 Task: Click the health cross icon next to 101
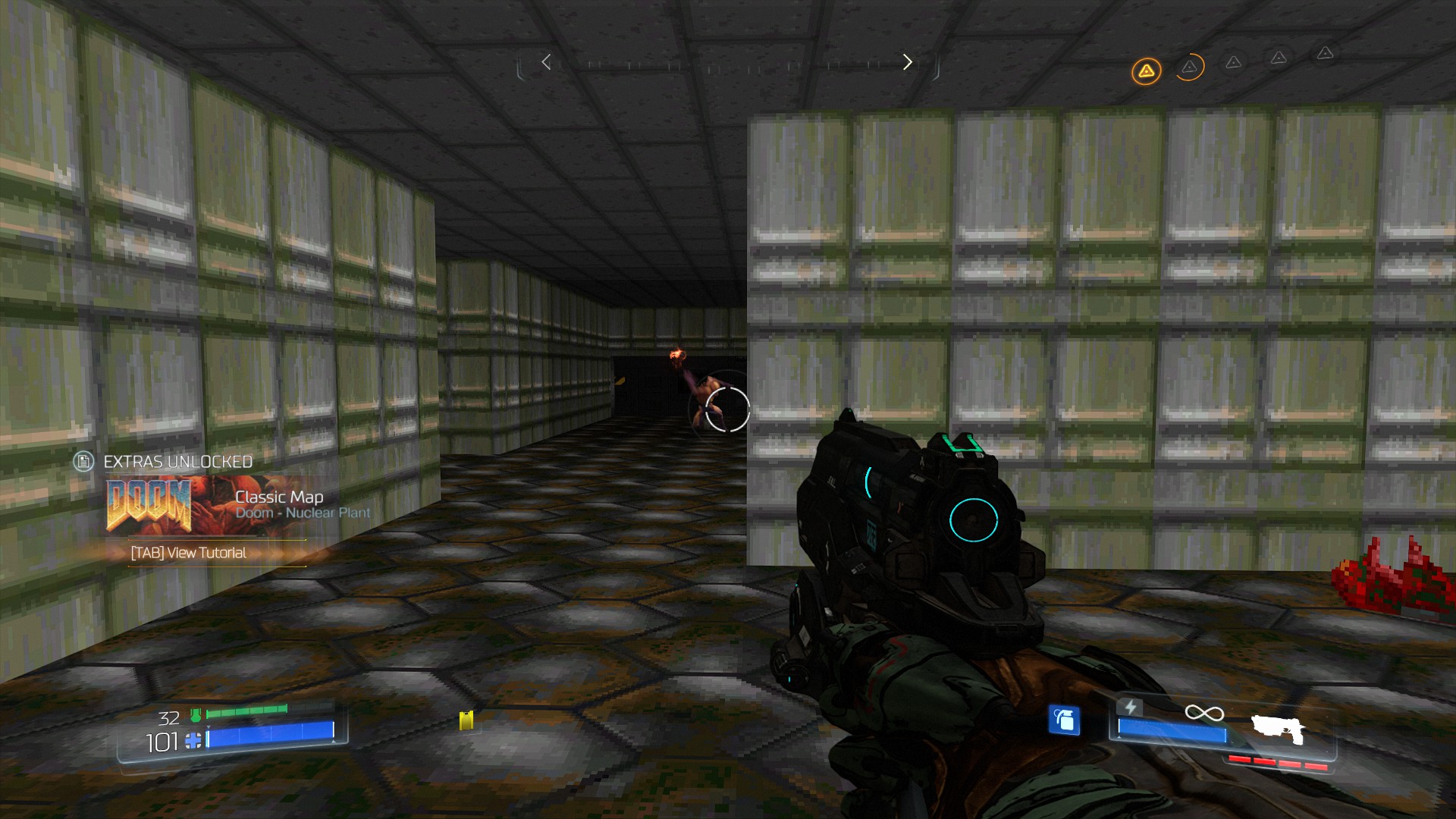click(193, 742)
